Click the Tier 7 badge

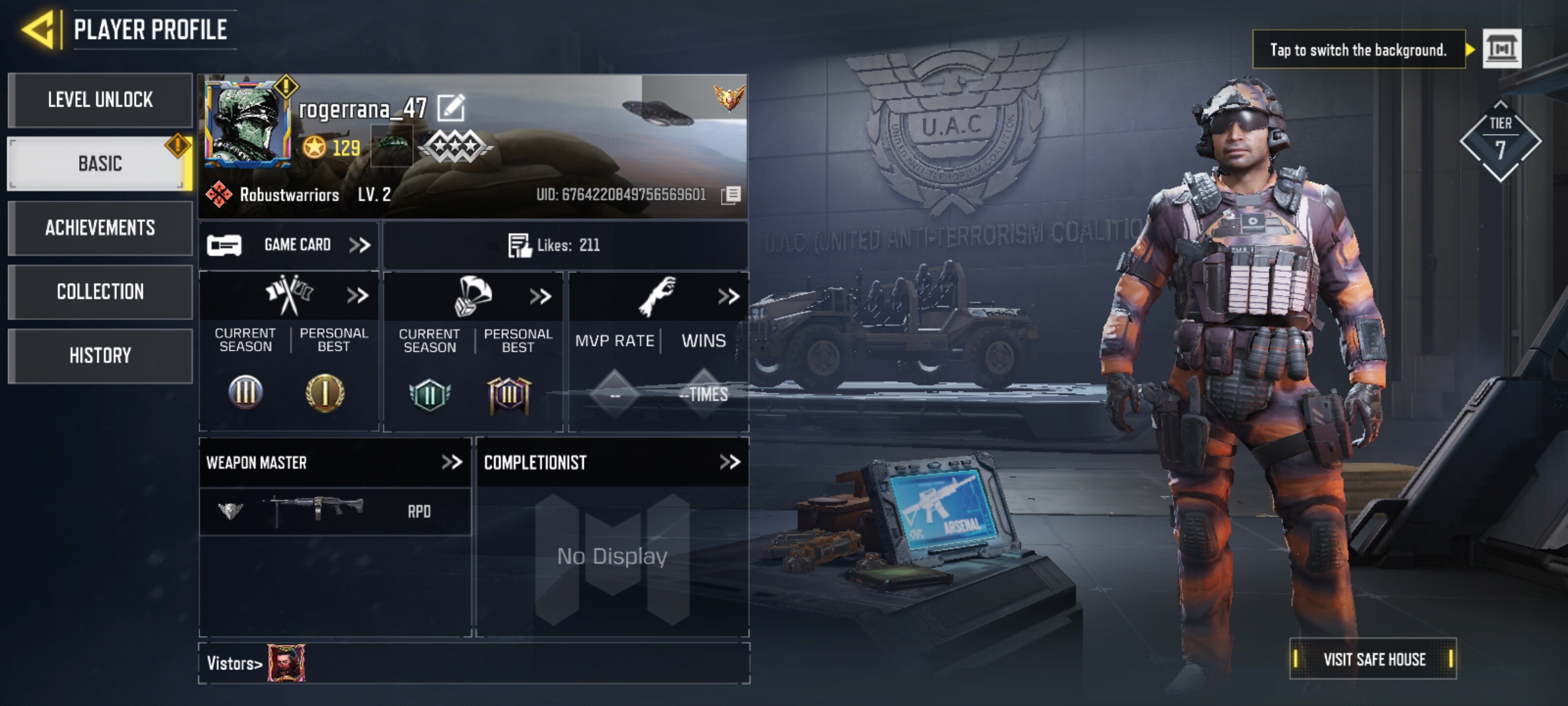pos(1500,139)
